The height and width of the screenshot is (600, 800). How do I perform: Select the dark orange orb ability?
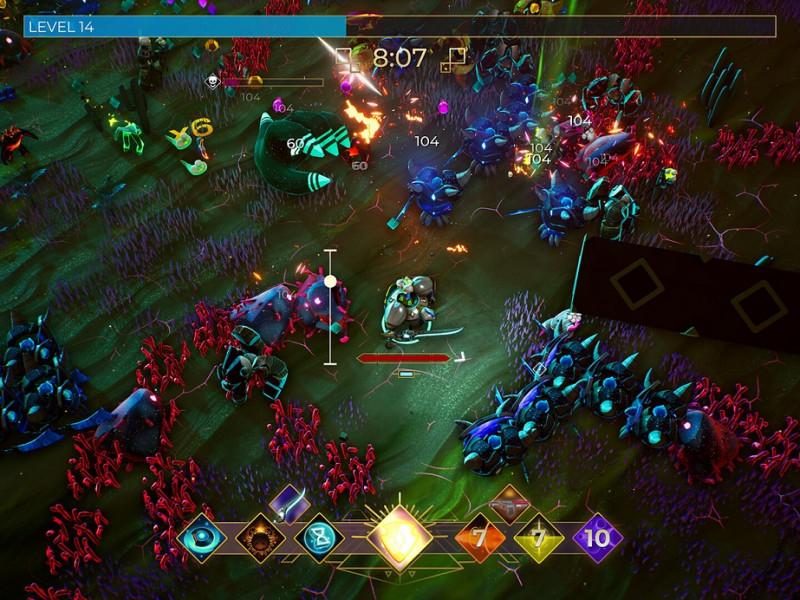(x=260, y=538)
